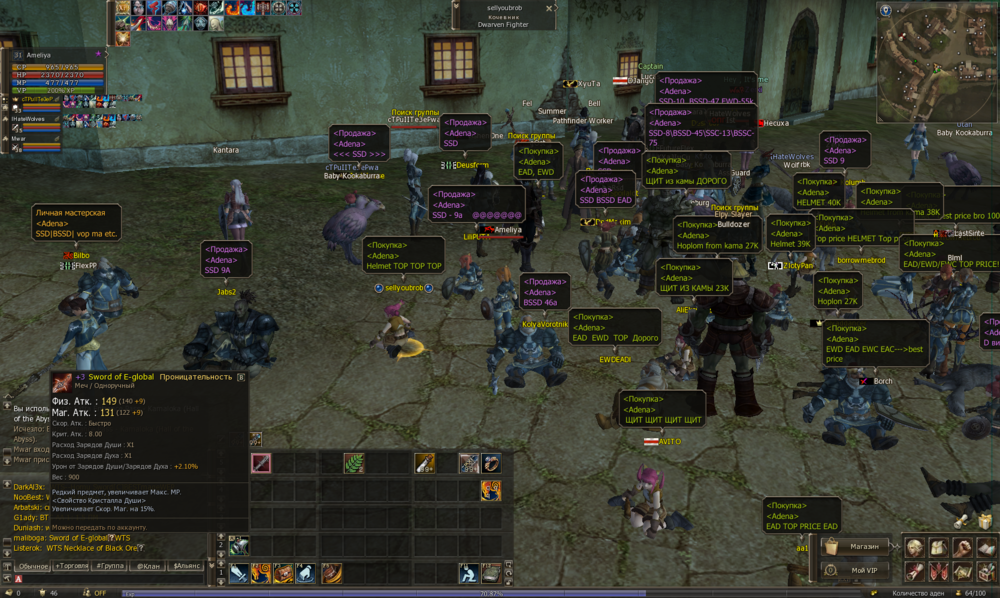Open the red clan banners icon
The height and width of the screenshot is (598, 1000).
click(938, 571)
